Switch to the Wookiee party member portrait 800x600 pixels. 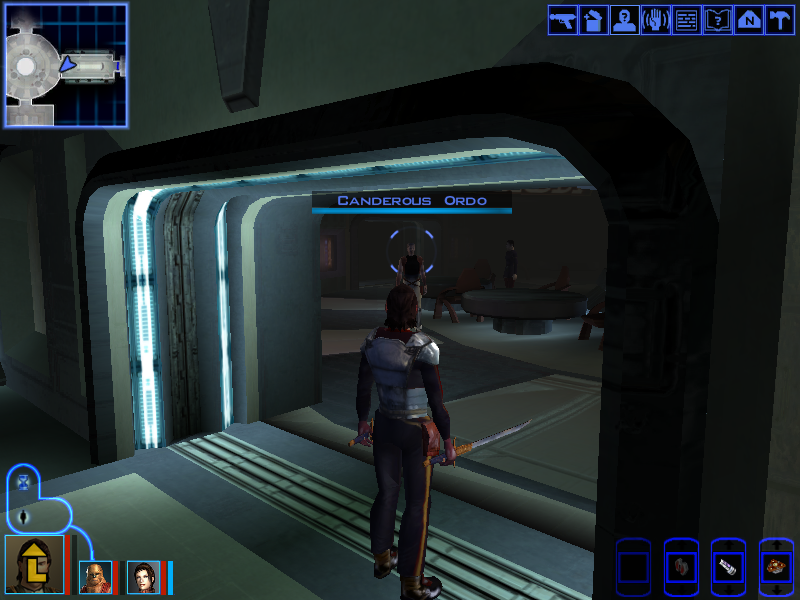tap(94, 577)
